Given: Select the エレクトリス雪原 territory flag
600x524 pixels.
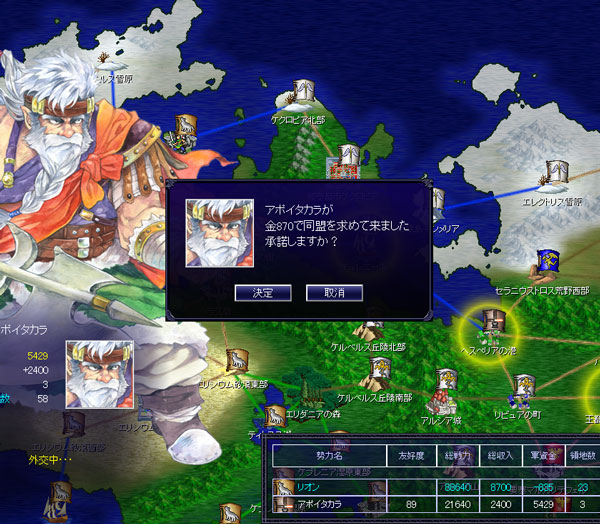Looking at the screenshot, I should pyautogui.click(x=555, y=177).
